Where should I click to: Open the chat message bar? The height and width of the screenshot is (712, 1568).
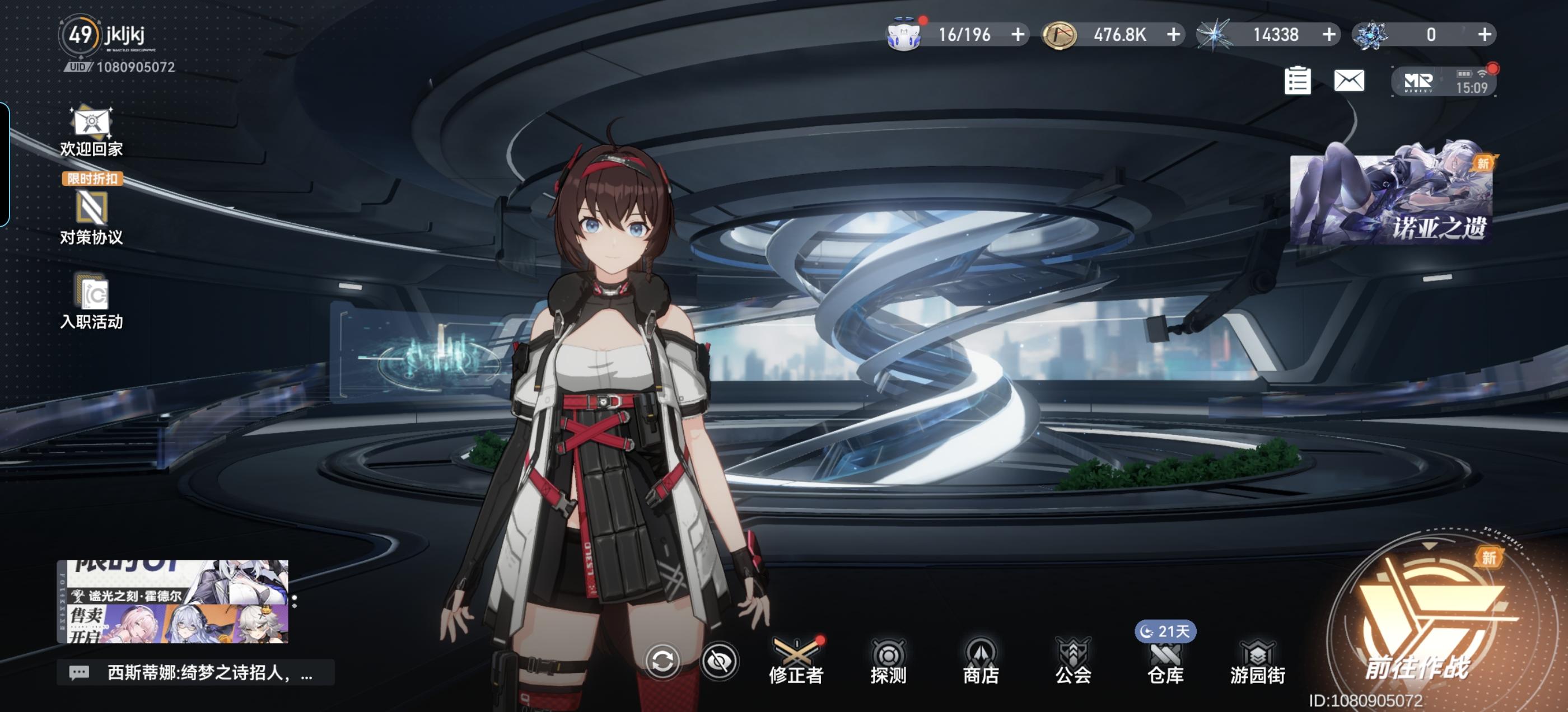[196, 672]
